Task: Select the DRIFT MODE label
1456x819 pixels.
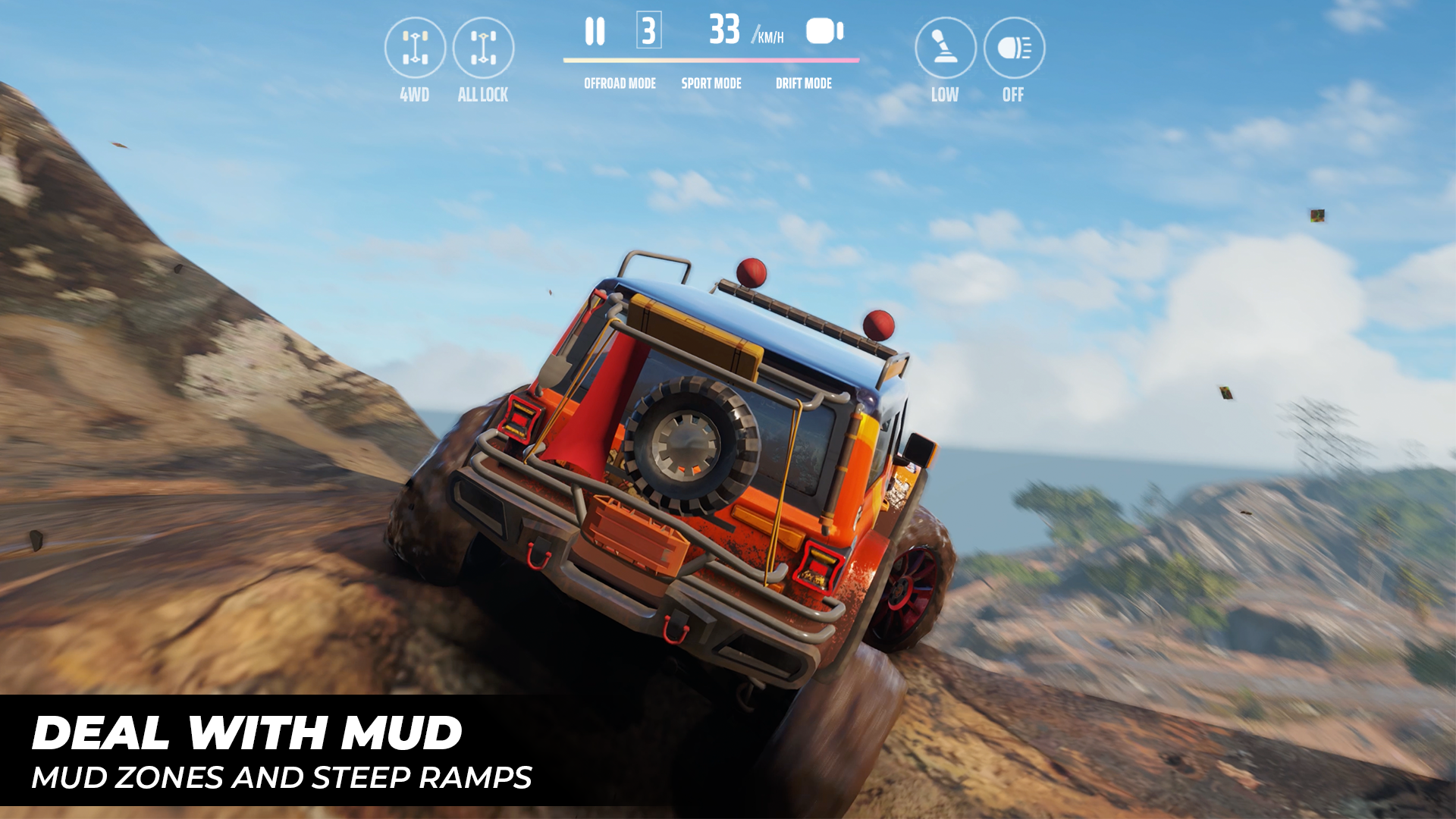Action: [805, 83]
